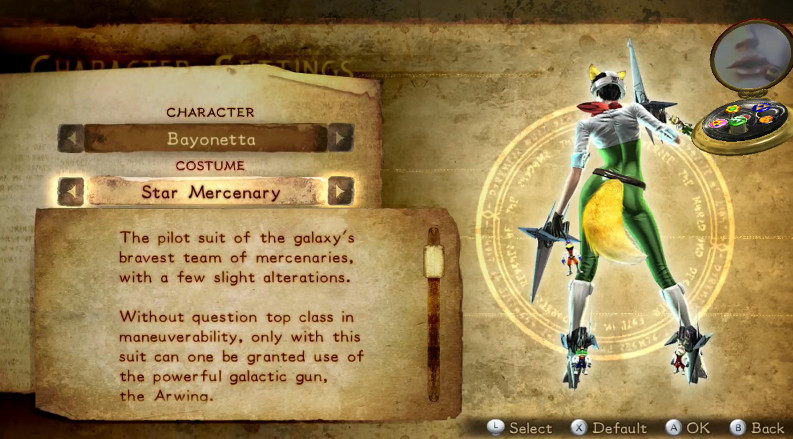Click the costume description scrollbar handle
The width and height of the screenshot is (793, 439).
click(433, 262)
